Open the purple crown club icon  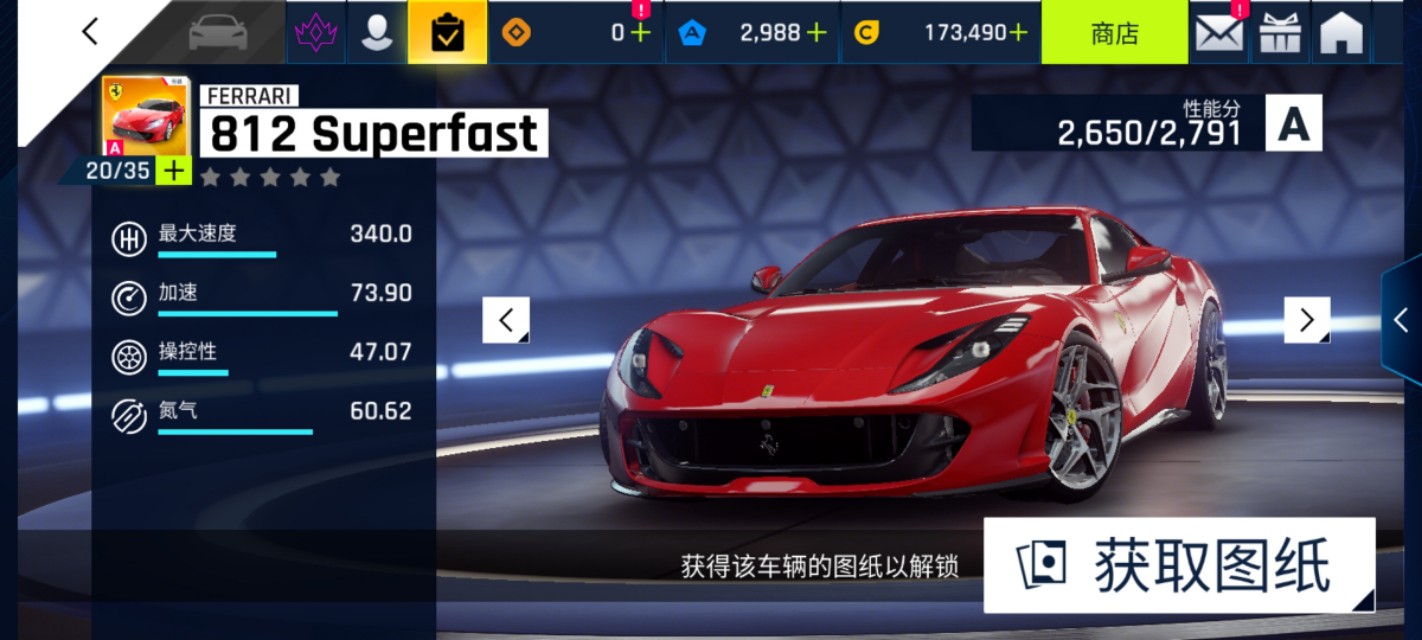coord(316,33)
